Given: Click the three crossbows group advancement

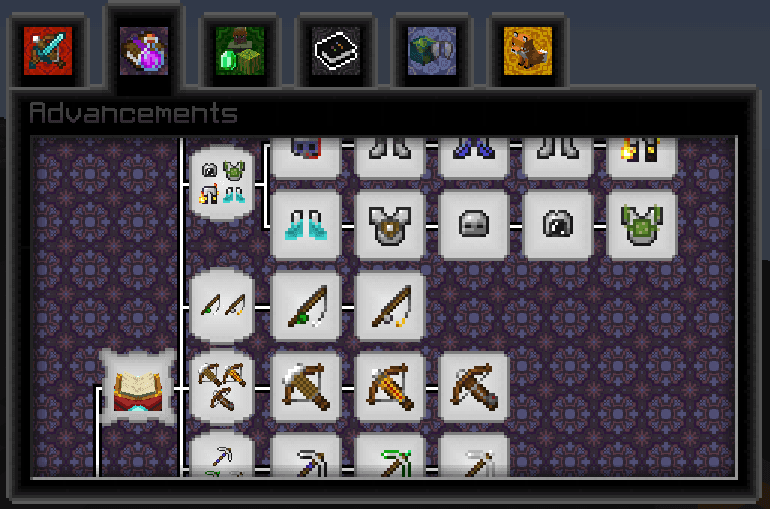Looking at the screenshot, I should [221, 386].
